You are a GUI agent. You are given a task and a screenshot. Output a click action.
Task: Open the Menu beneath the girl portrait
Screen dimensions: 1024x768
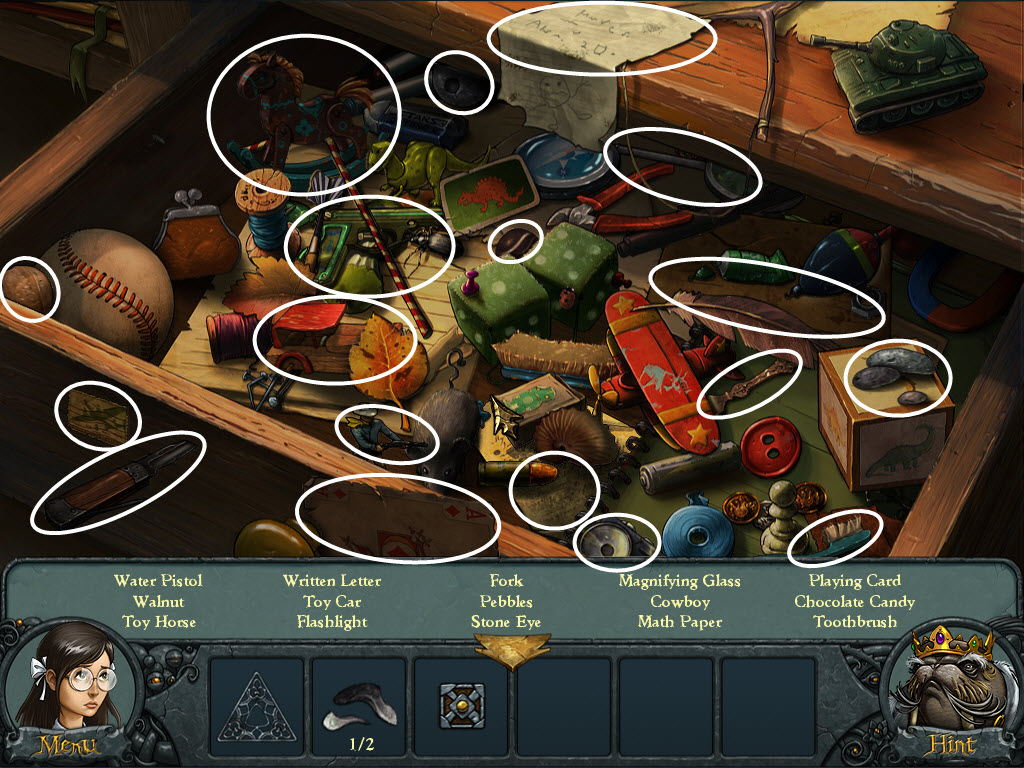[x=67, y=745]
